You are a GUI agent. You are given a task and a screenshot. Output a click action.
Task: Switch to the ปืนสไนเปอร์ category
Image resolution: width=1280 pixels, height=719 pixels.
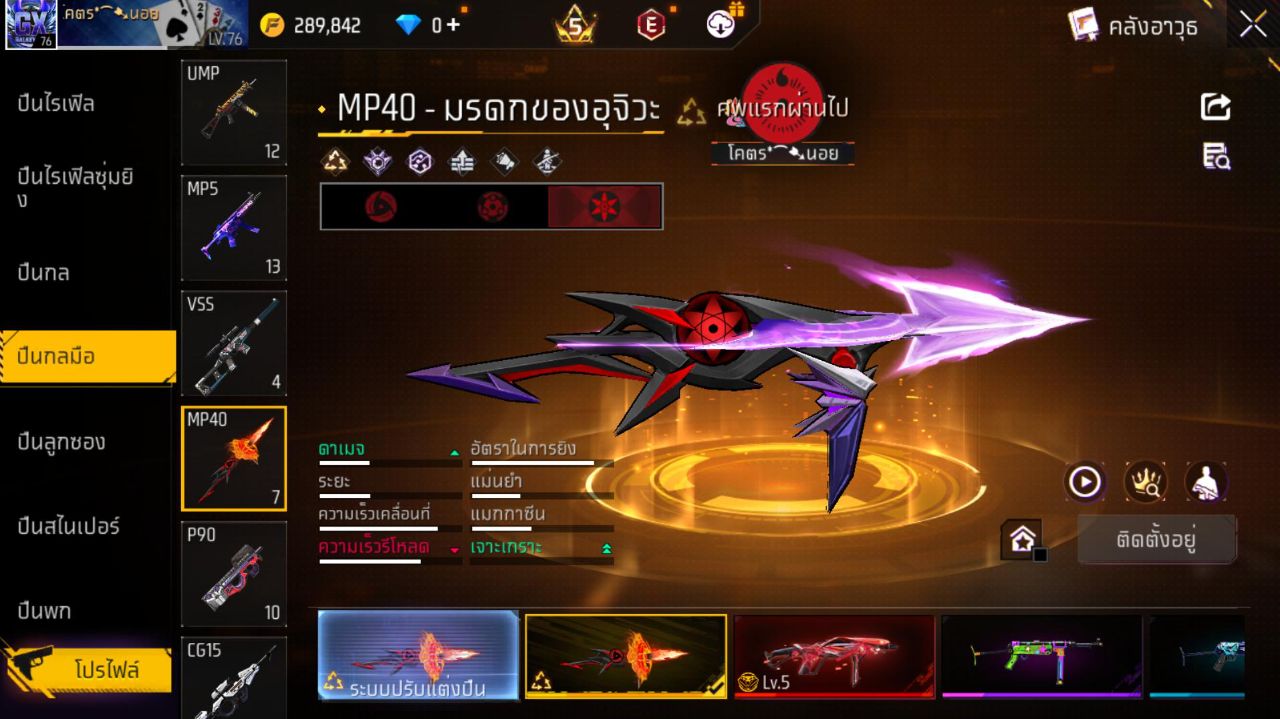point(69,526)
